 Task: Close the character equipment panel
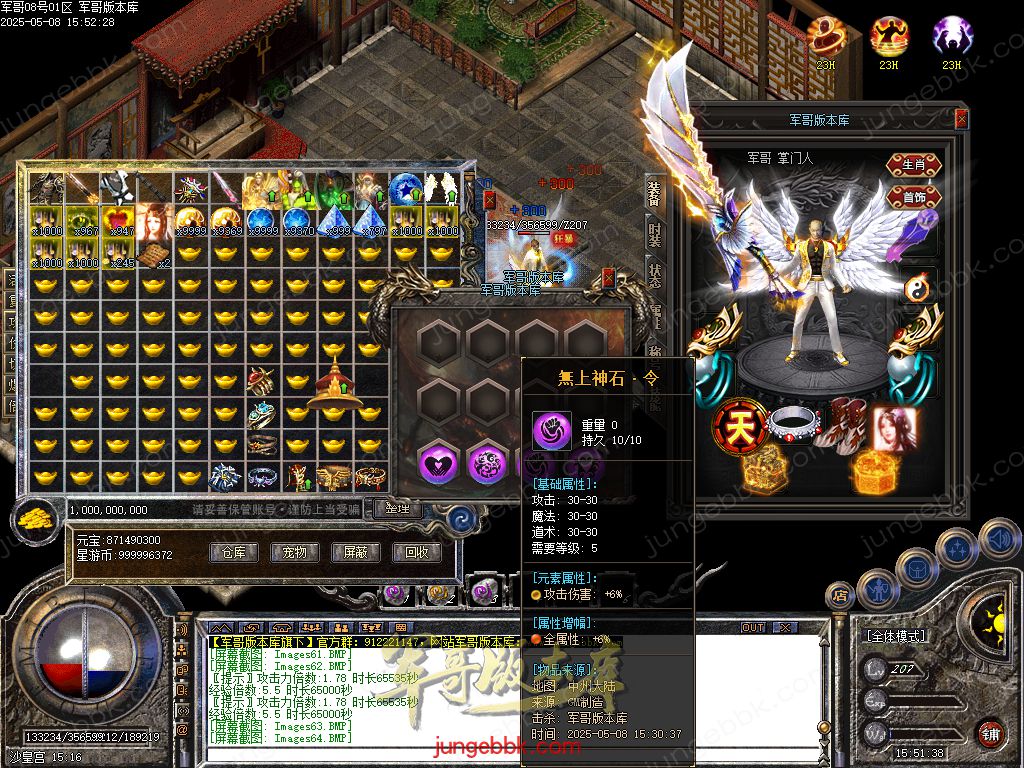pos(961,119)
